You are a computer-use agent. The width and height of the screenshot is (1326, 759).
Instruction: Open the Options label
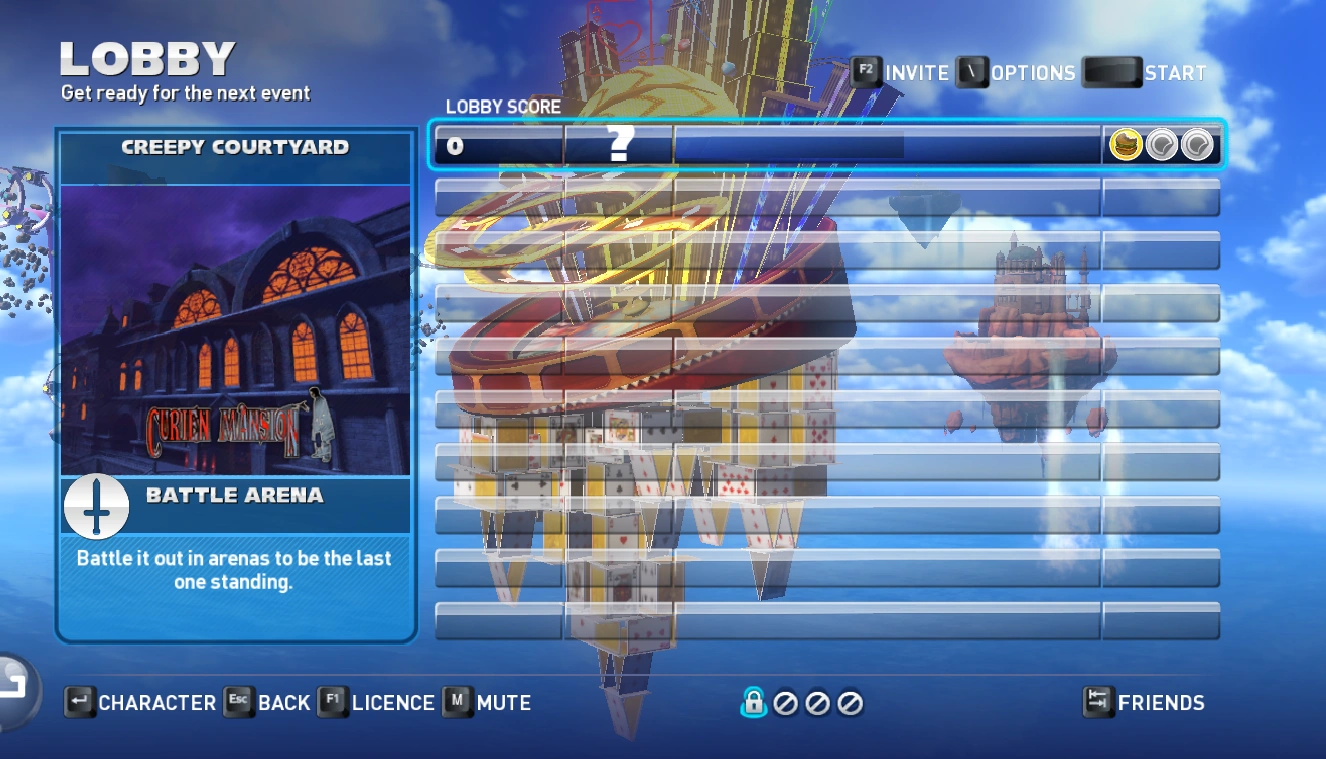tap(1033, 73)
